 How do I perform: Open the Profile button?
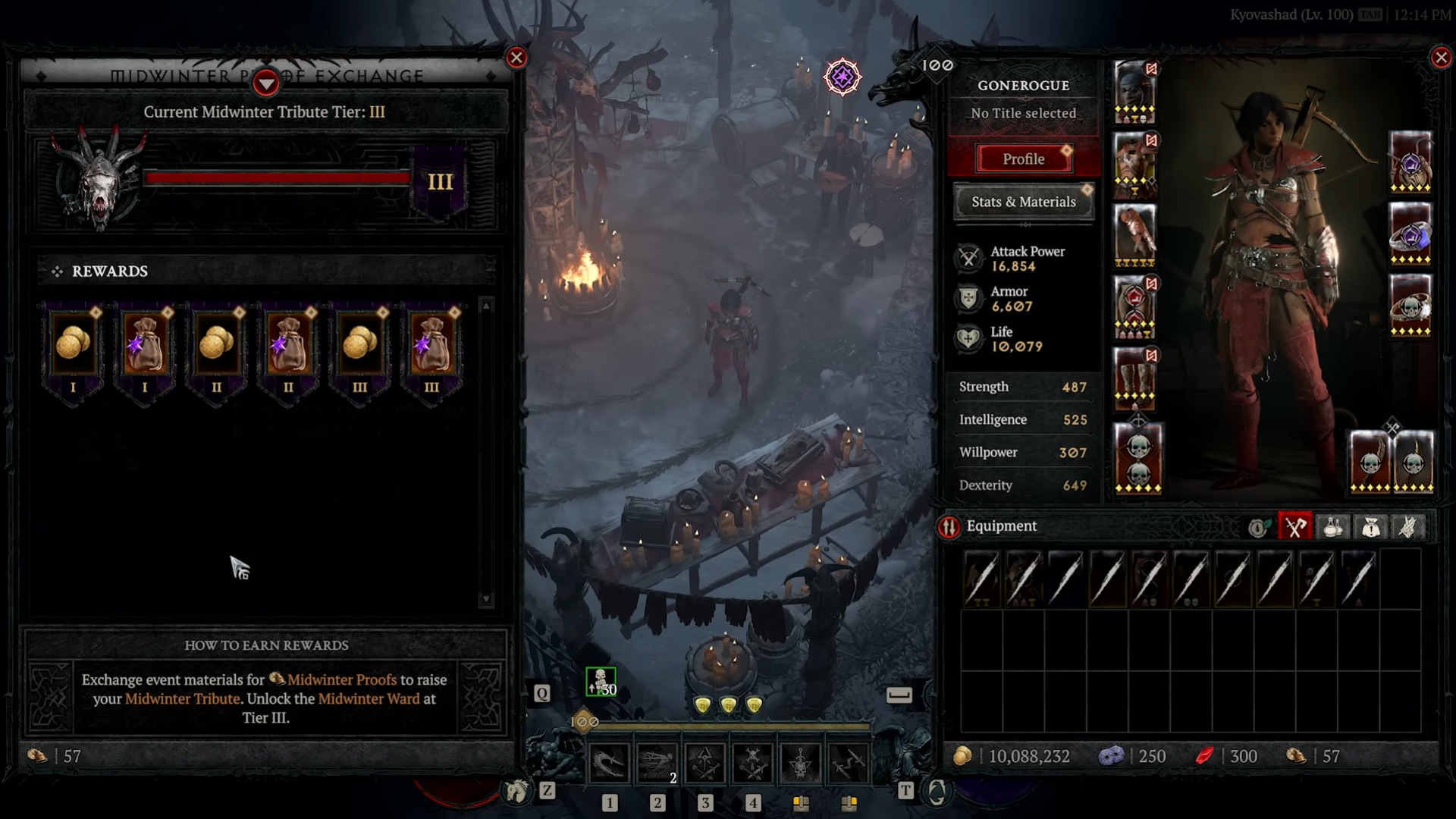pos(1023,159)
